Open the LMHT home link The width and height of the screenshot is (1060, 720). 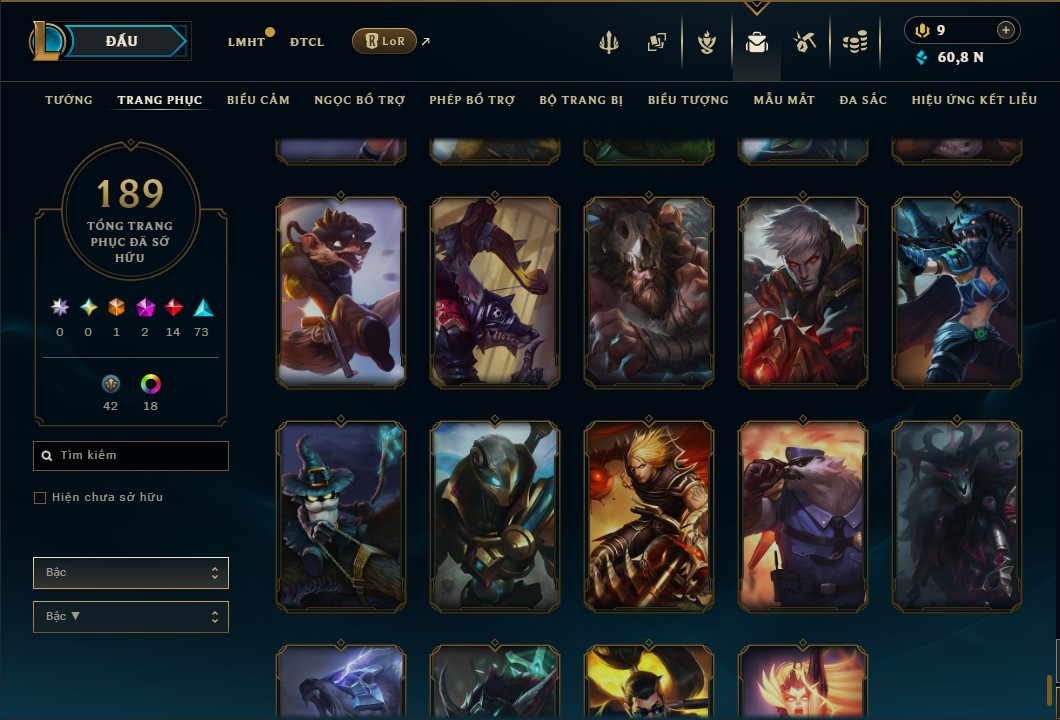(246, 42)
